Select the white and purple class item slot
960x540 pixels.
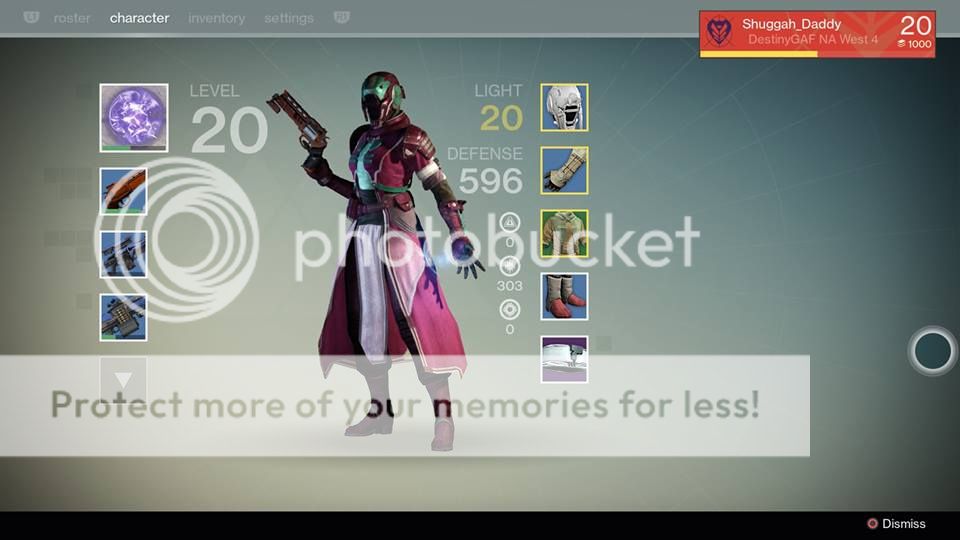[x=565, y=359]
